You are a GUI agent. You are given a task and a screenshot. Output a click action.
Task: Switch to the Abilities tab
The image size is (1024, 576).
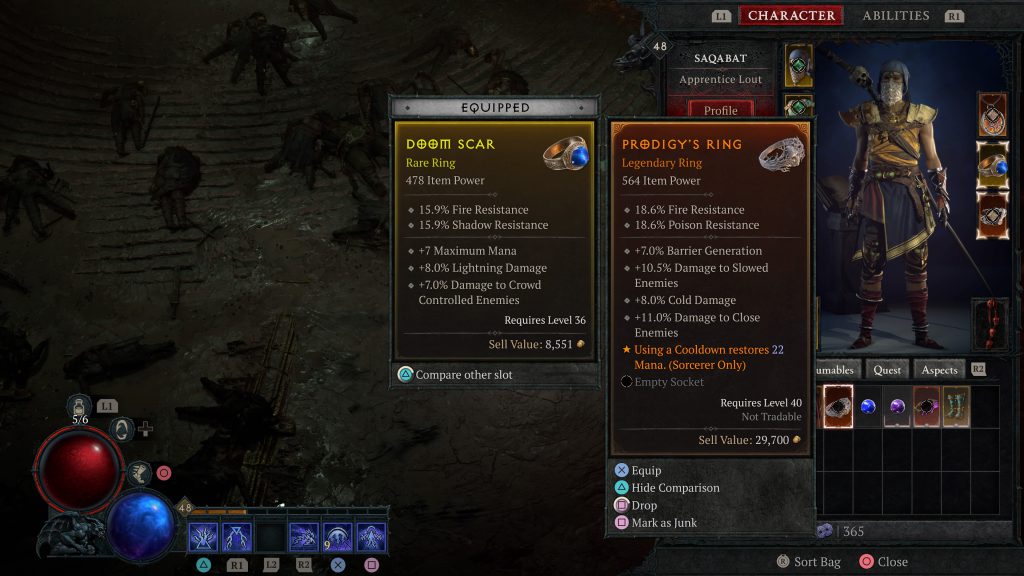pyautogui.click(x=896, y=16)
